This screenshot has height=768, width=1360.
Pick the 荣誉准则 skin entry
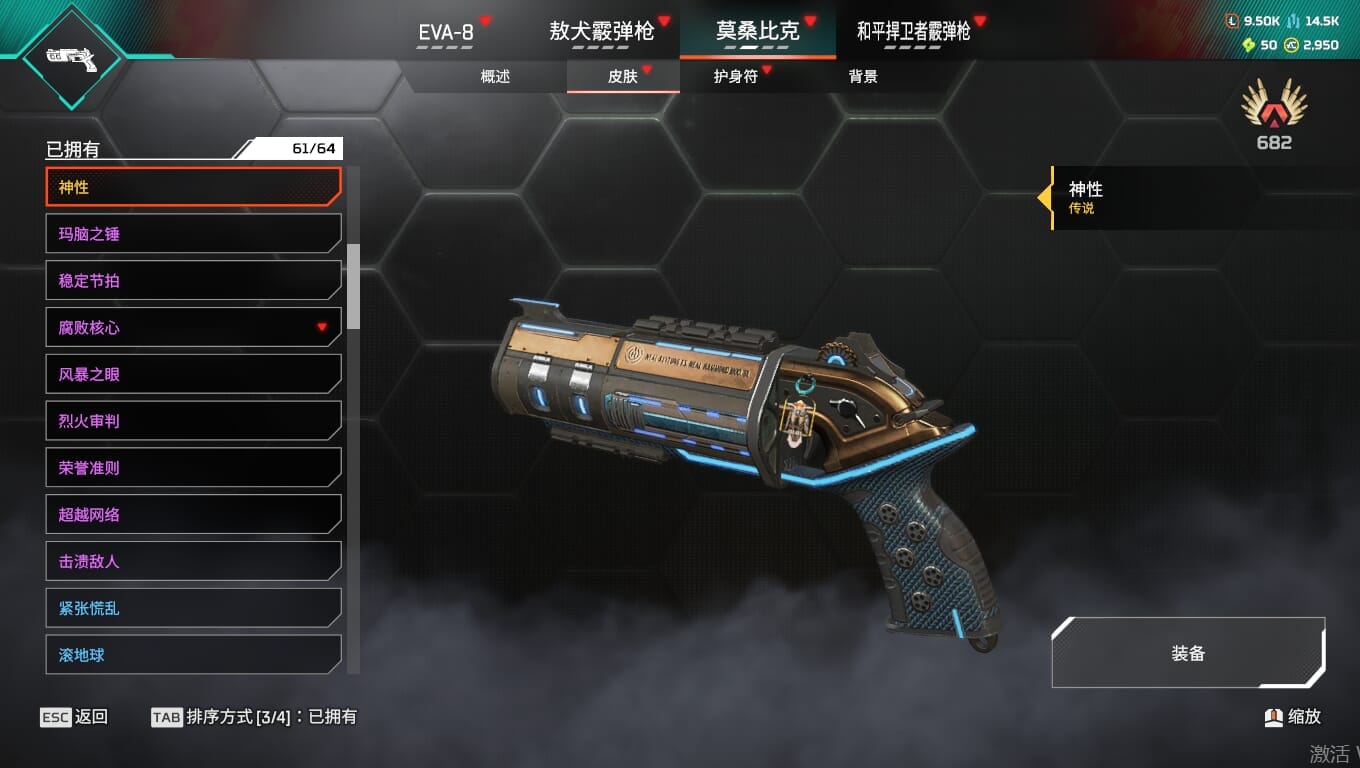point(194,468)
